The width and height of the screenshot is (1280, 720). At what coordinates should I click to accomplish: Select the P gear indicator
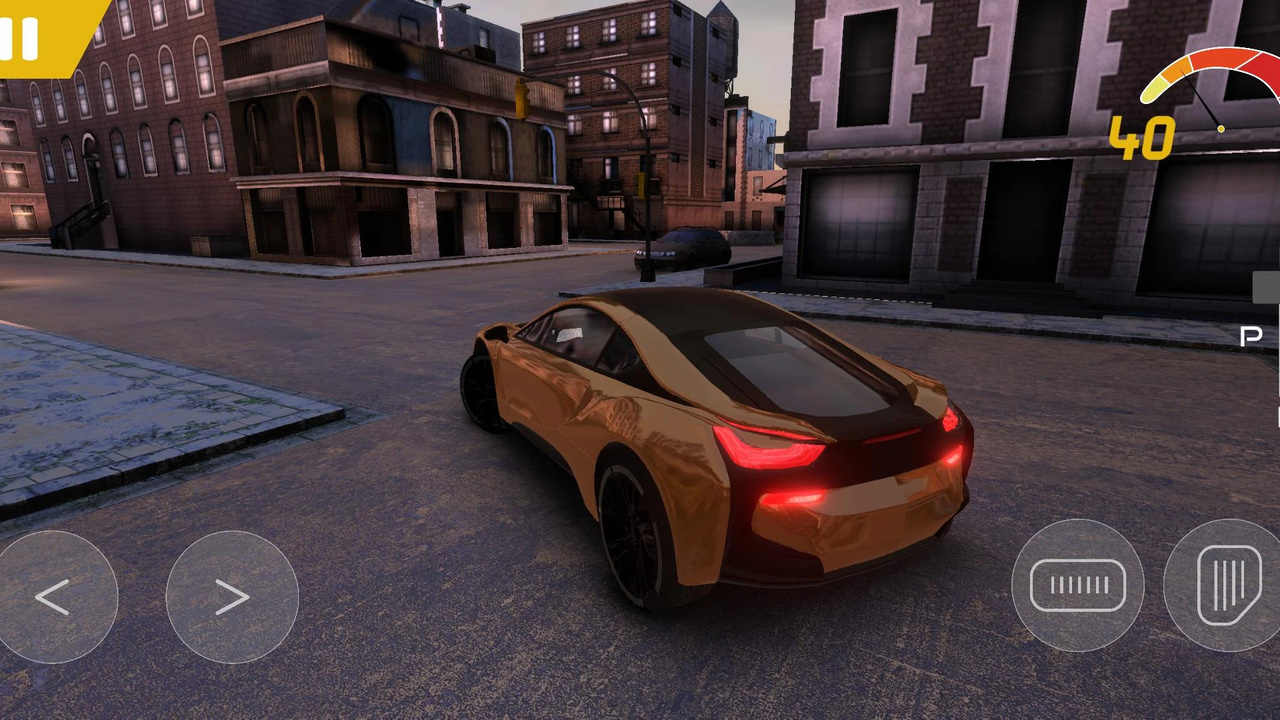pos(1251,336)
